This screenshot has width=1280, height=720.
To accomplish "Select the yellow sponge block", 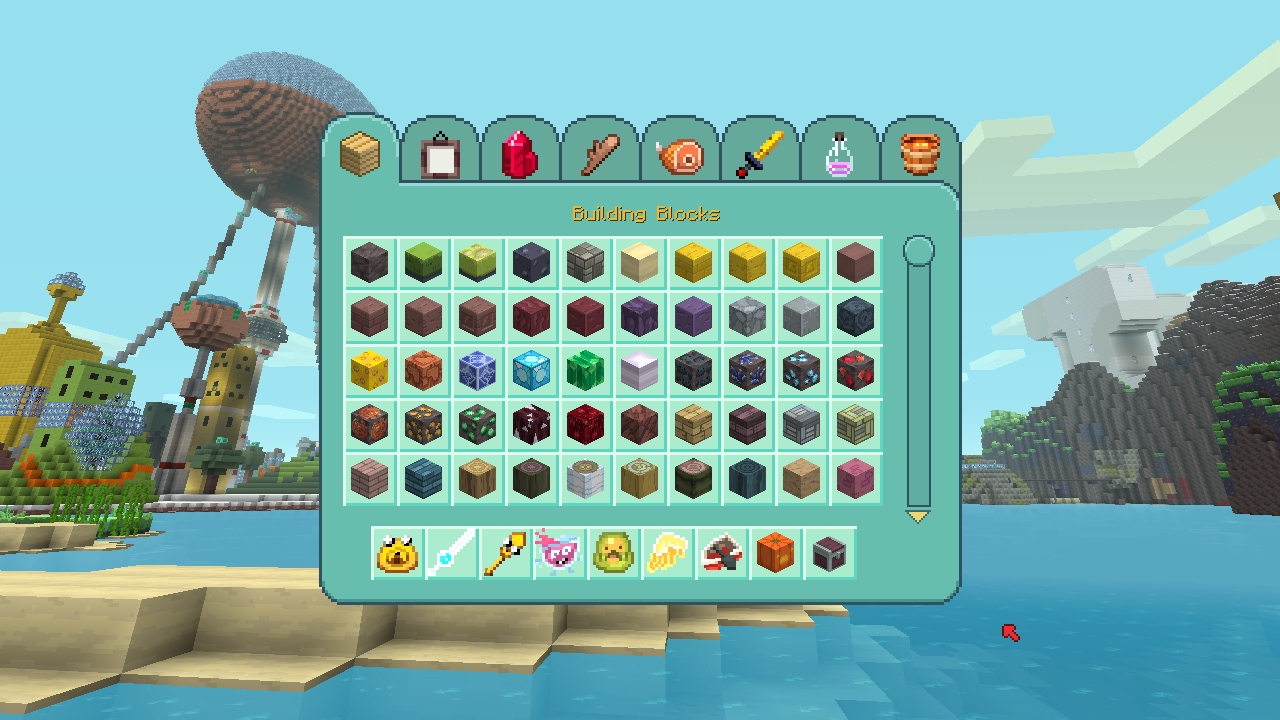I will pos(369,370).
